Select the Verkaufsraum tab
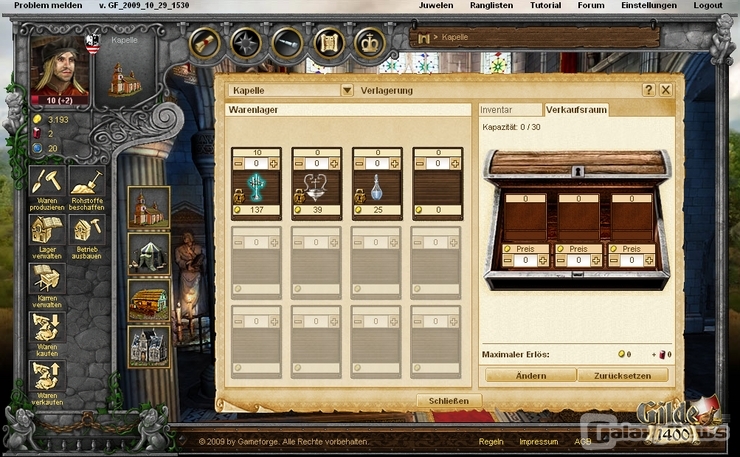Screen dimensions: 740x457 click(x=575, y=109)
